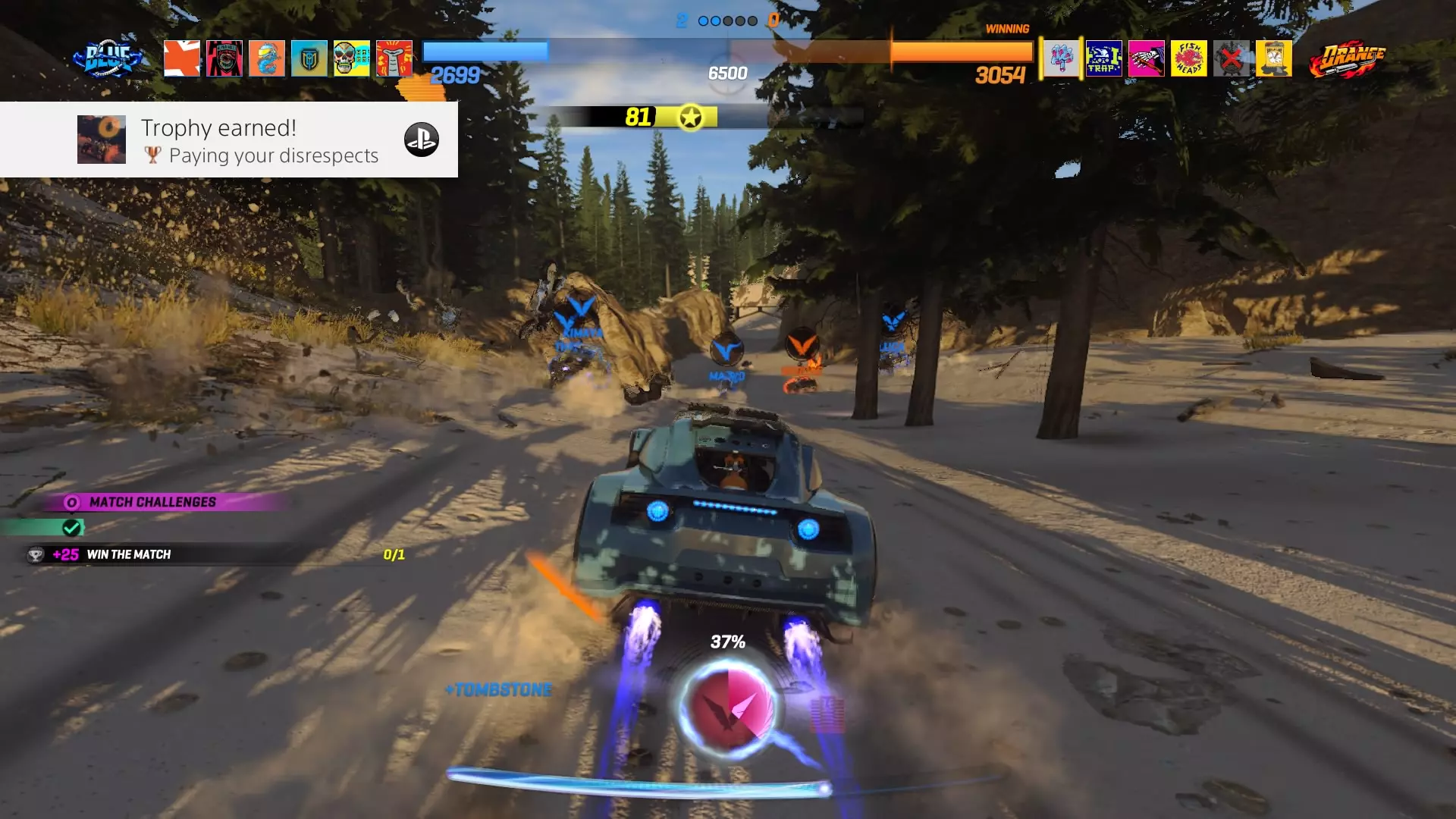This screenshot has height=819, width=1456.
Task: Select the Win the Match challenge row
Action: (212, 554)
